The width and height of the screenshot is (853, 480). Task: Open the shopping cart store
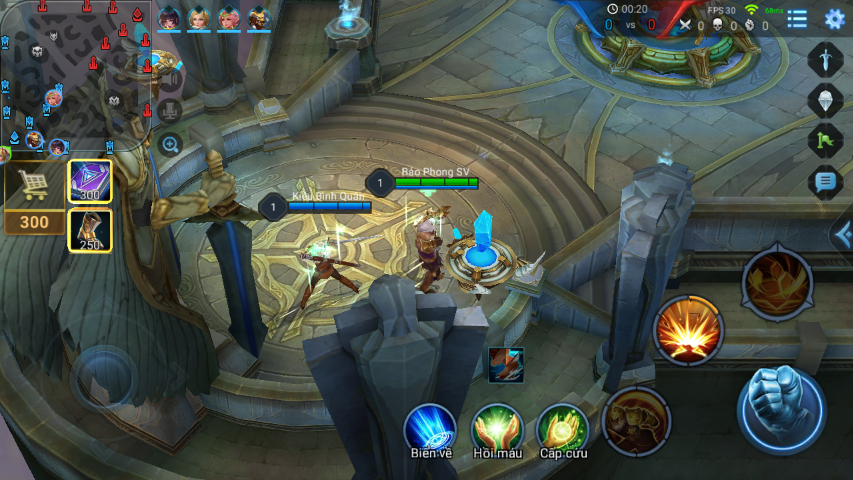[33, 184]
